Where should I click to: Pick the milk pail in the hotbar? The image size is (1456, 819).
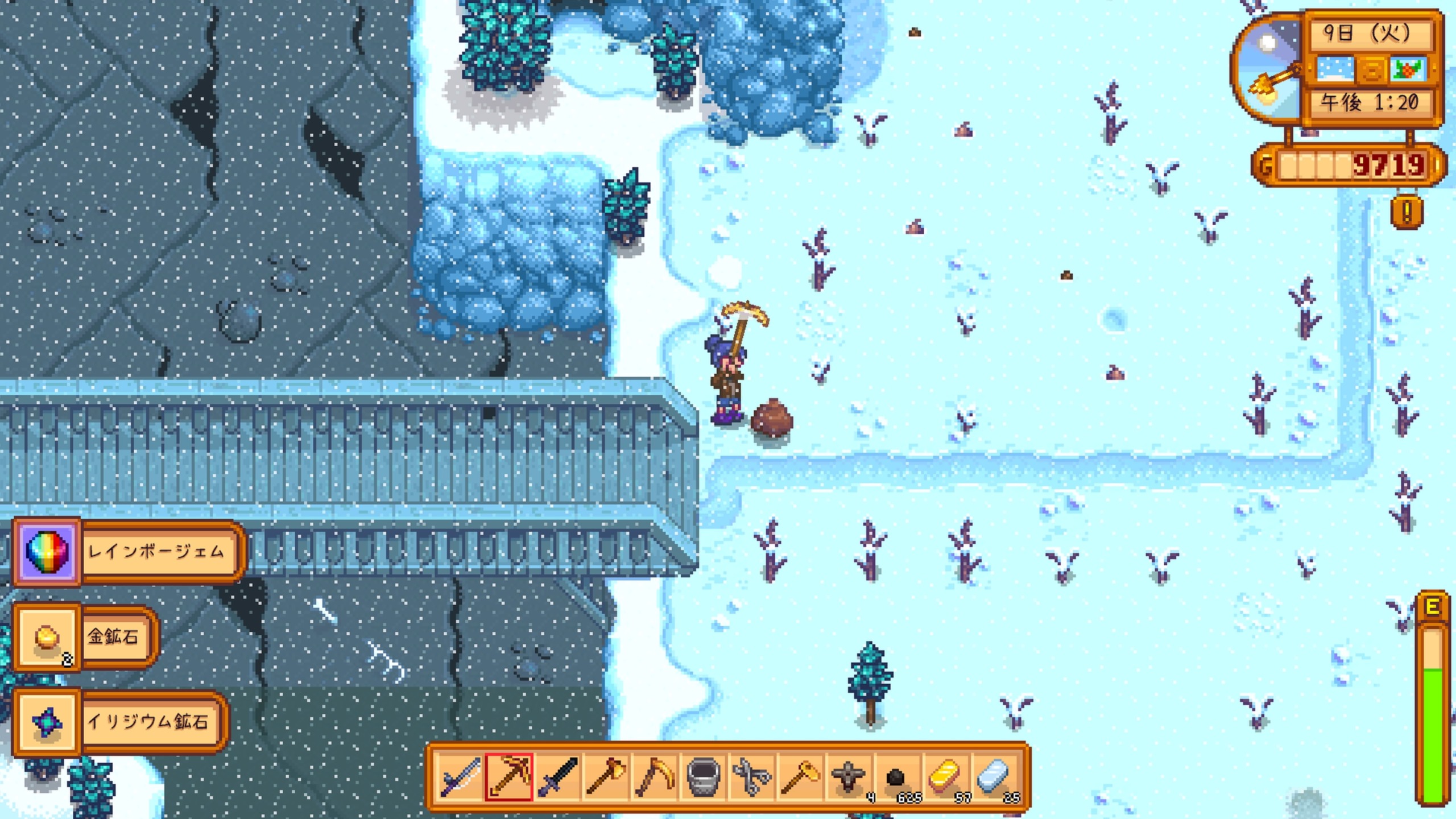704,777
